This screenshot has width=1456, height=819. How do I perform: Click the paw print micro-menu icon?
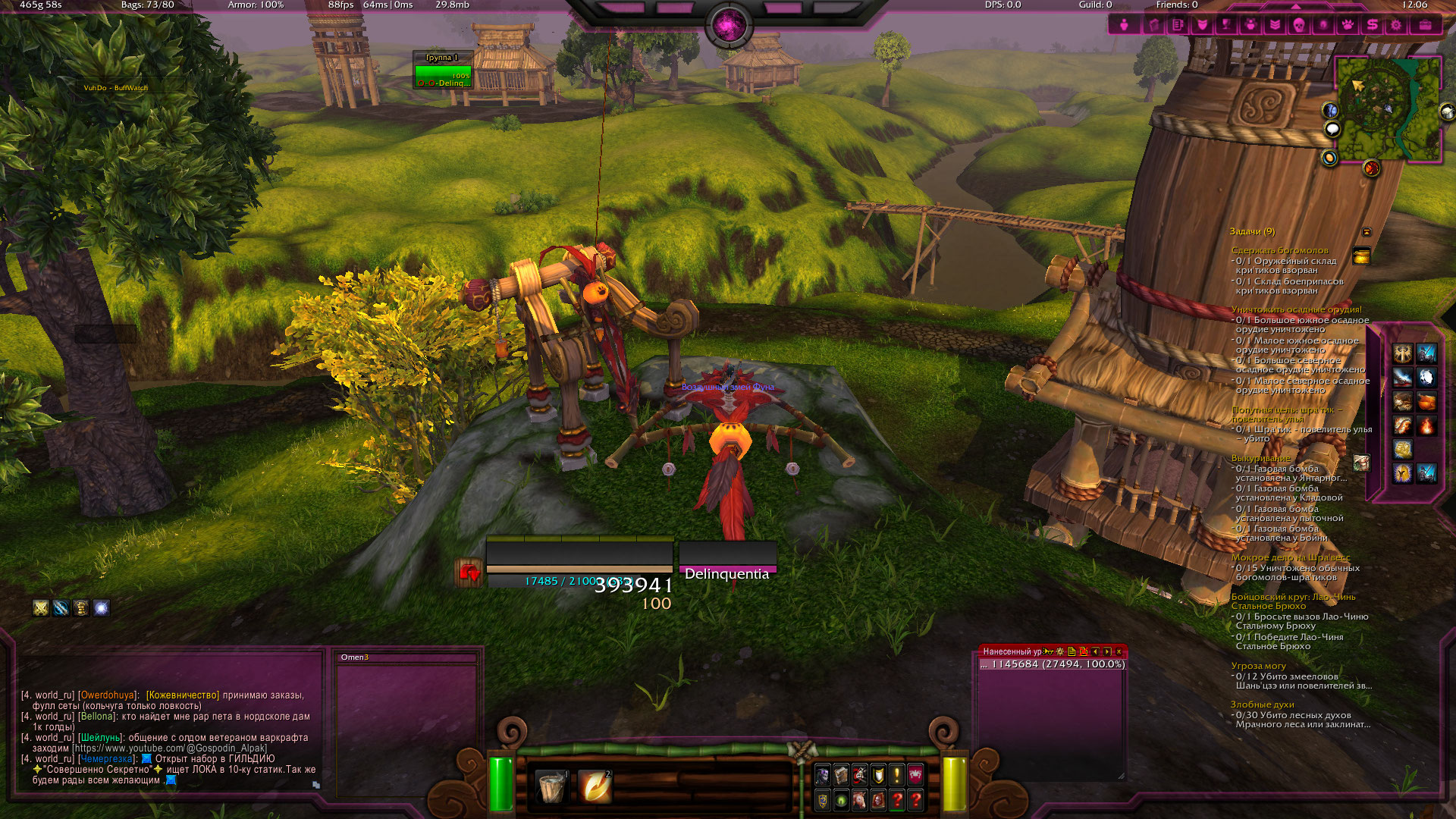click(x=1348, y=25)
